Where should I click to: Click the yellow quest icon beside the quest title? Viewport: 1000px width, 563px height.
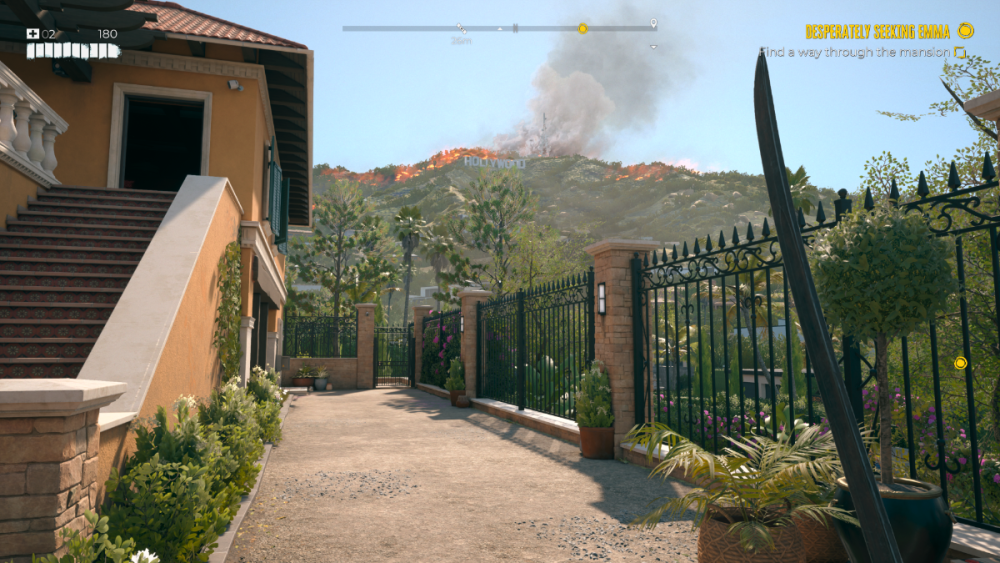click(965, 30)
